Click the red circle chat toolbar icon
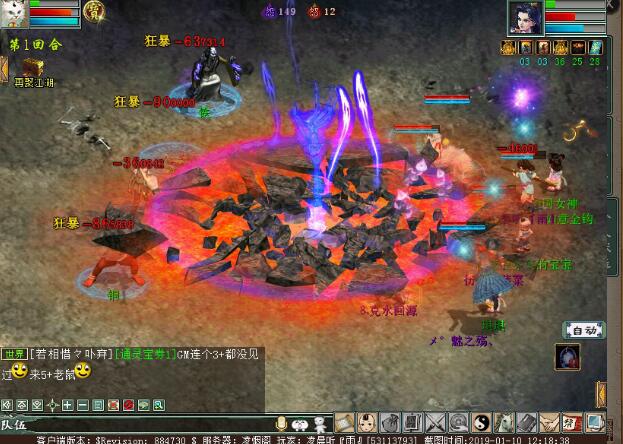Image resolution: width=623 pixels, height=444 pixels. [128, 405]
